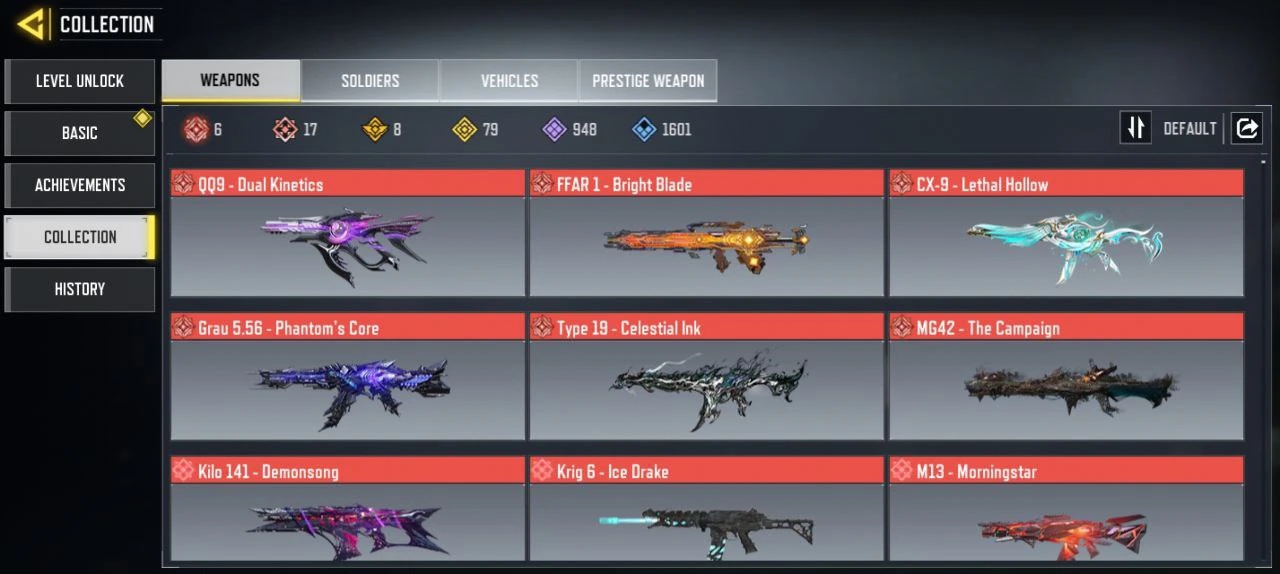
Task: Select the Collection menu entry
Action: [80, 237]
